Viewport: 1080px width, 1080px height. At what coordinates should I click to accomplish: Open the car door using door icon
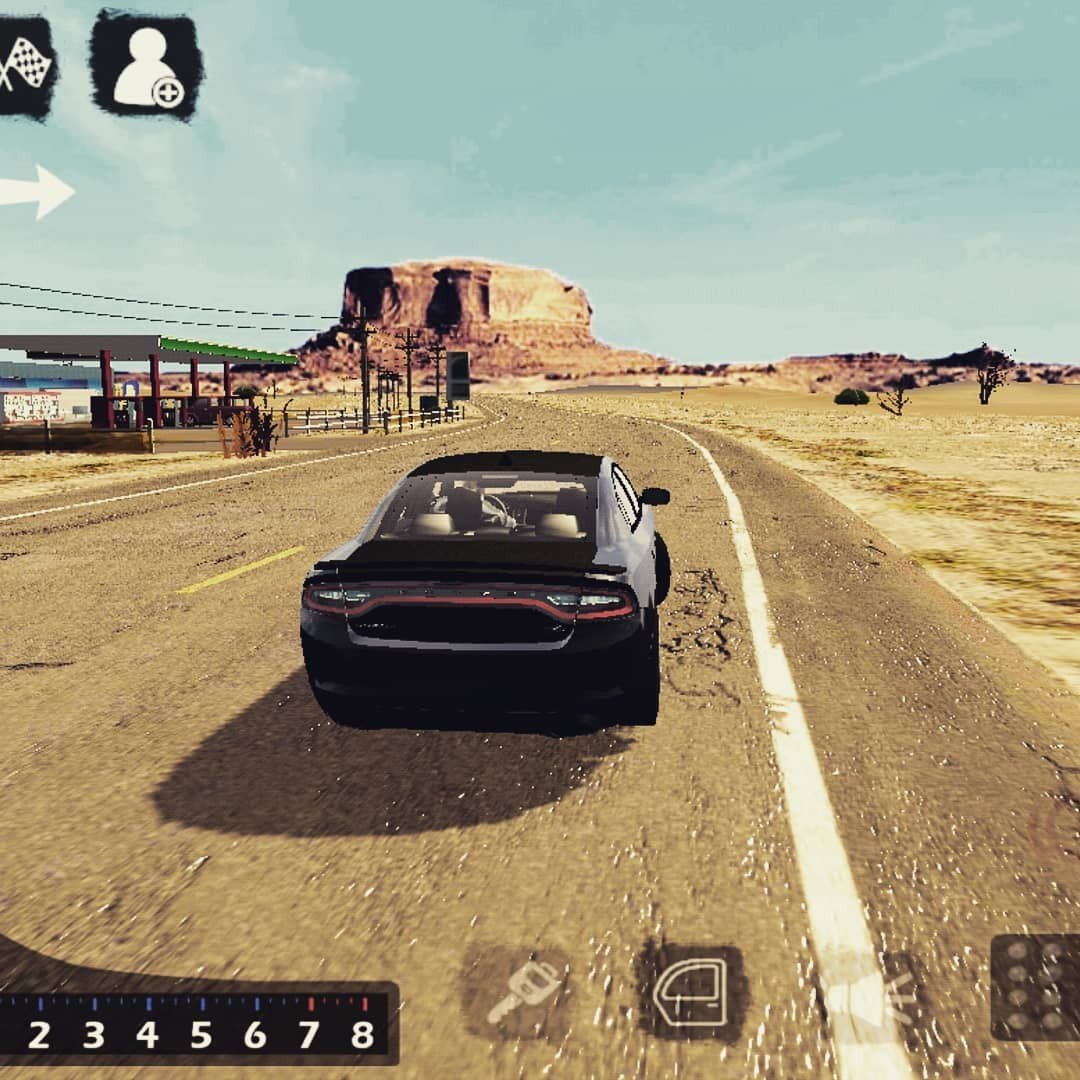tap(692, 991)
